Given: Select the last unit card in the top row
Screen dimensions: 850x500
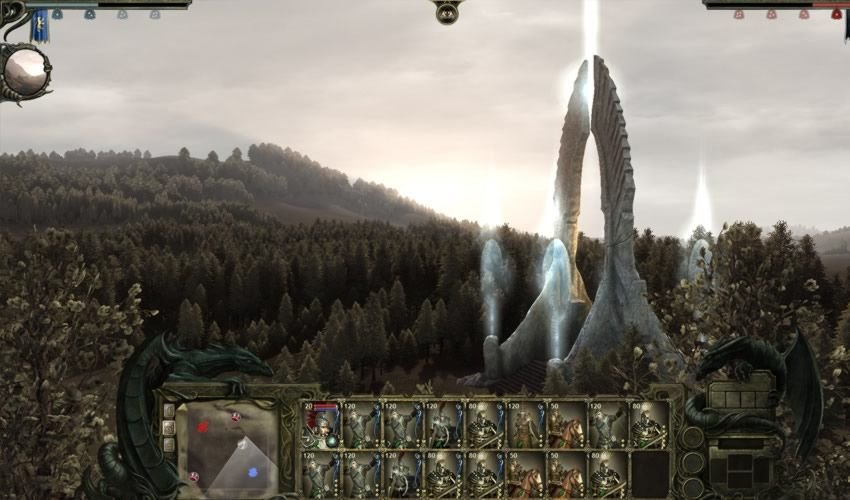Looking at the screenshot, I should [649, 425].
